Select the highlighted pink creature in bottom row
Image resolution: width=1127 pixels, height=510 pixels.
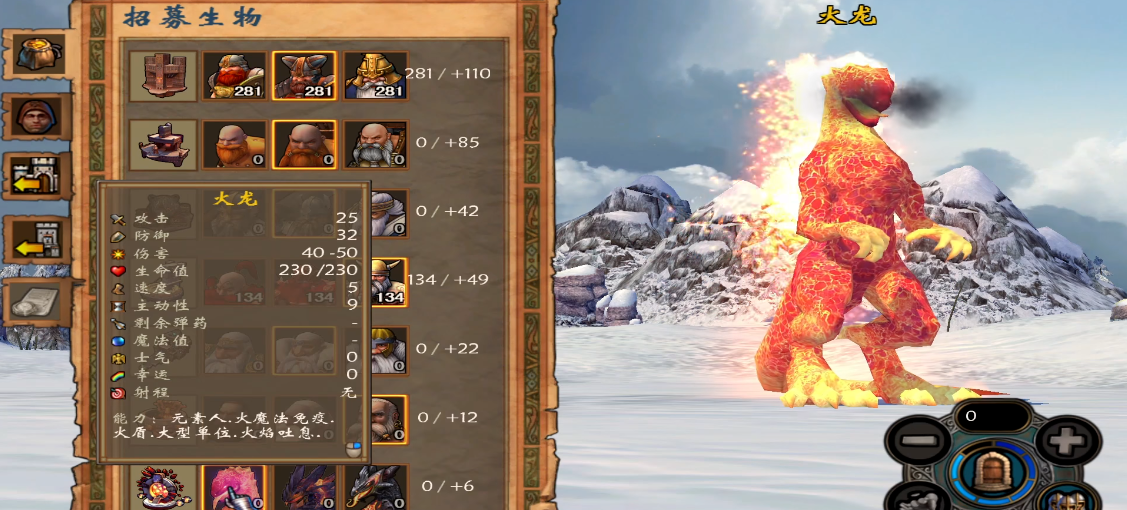click(235, 489)
